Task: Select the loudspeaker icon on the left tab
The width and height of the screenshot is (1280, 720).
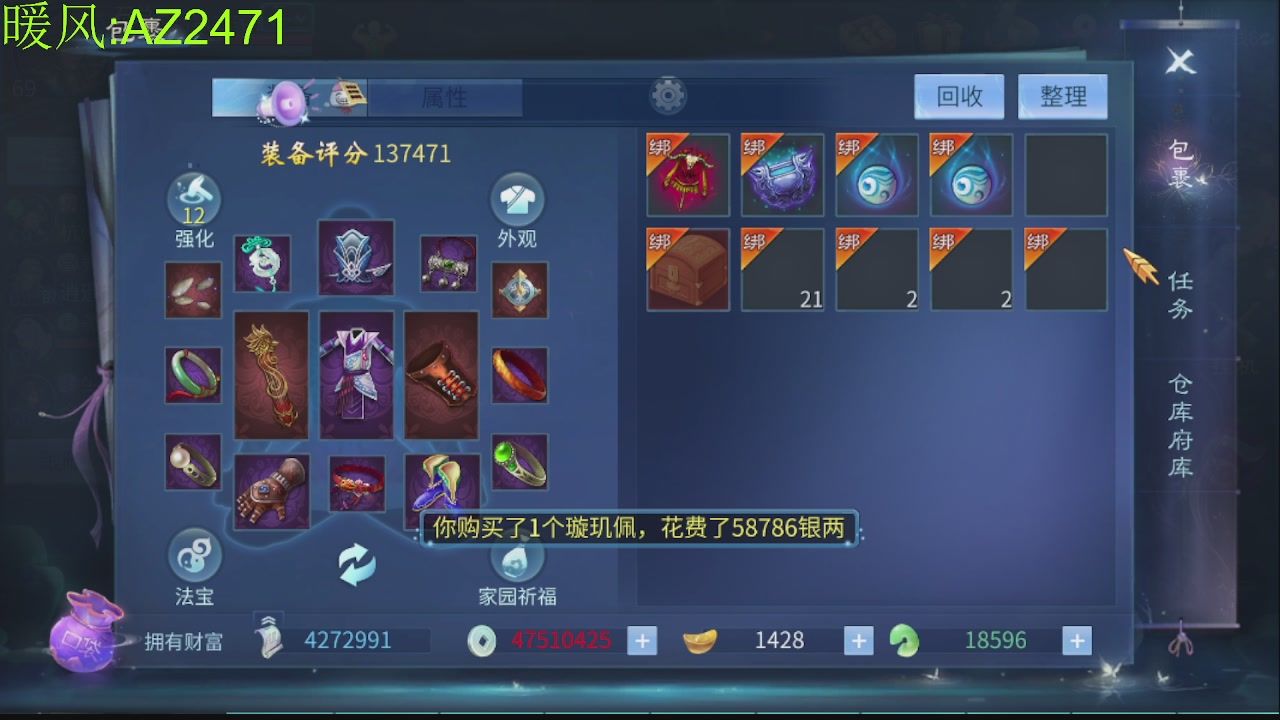Action: tap(283, 97)
